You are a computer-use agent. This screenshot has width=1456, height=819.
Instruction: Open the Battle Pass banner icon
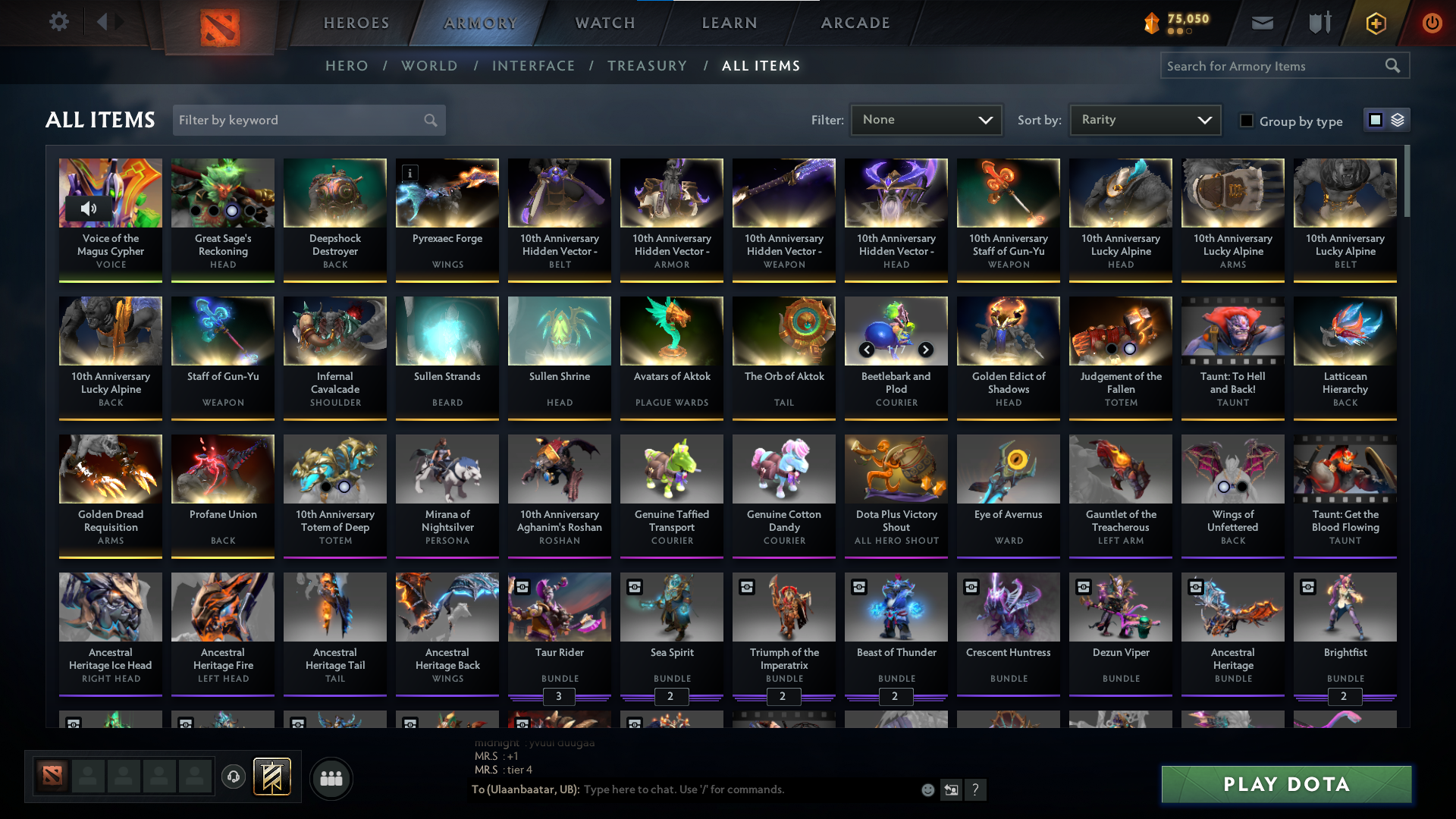point(271,777)
